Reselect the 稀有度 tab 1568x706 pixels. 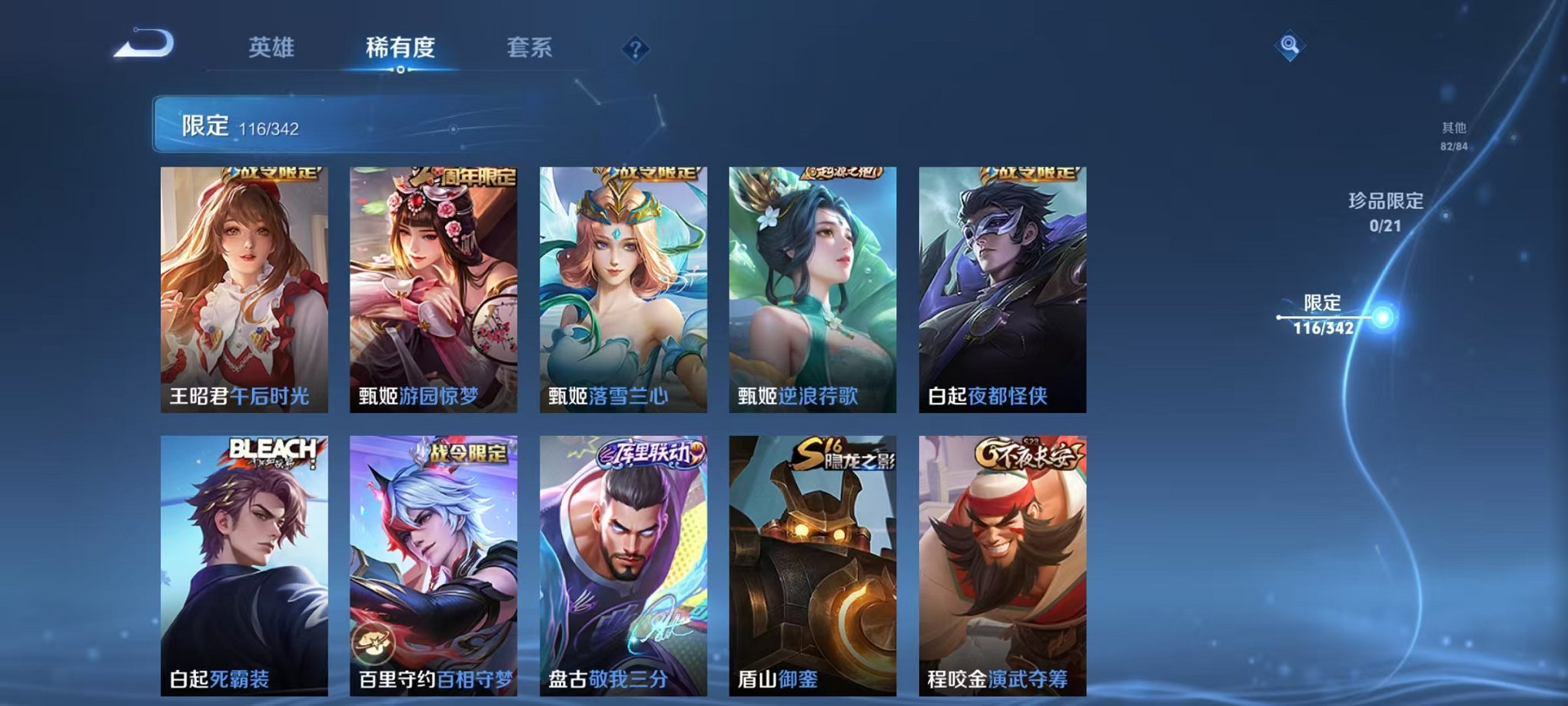pos(400,46)
